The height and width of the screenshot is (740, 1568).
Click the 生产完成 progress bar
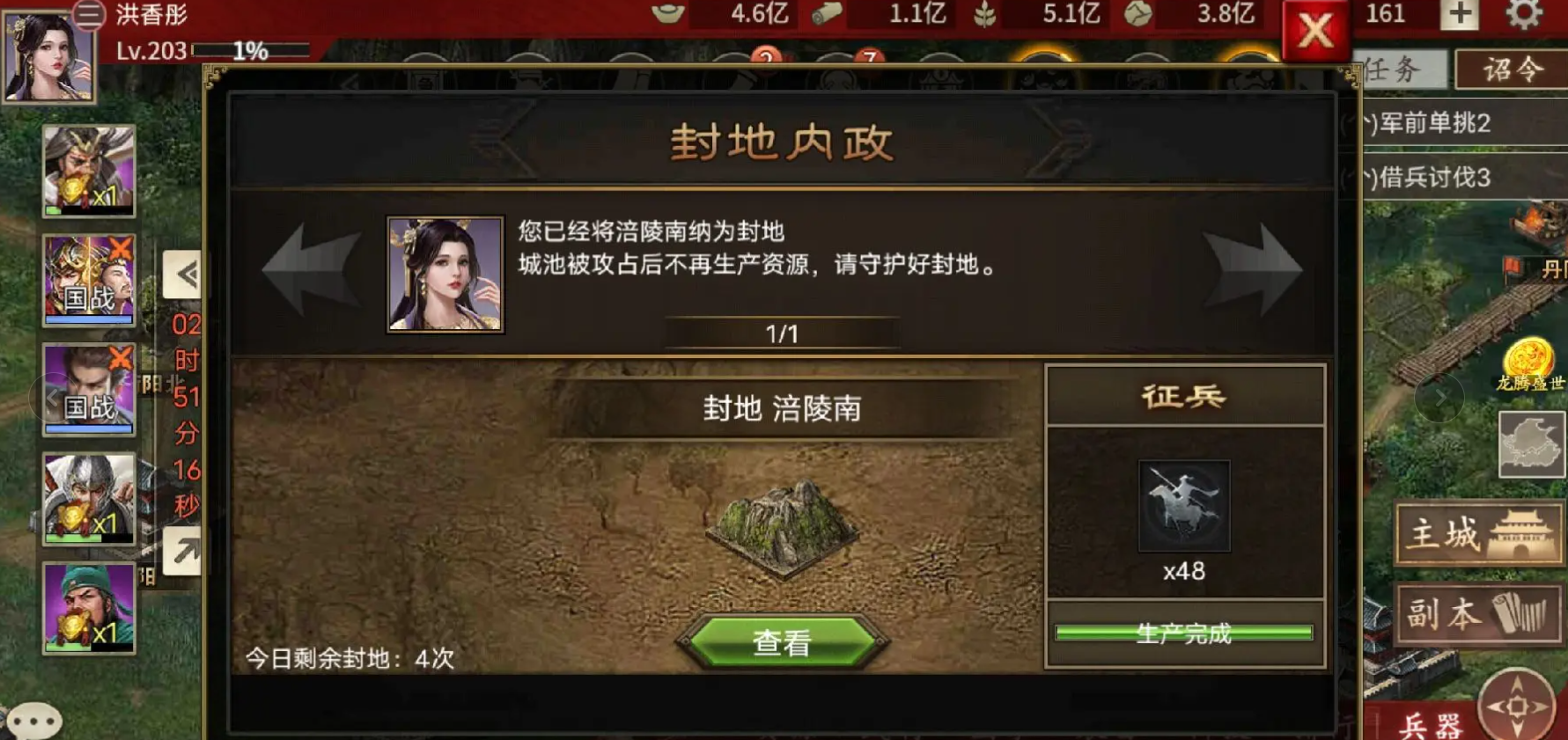coord(1183,633)
